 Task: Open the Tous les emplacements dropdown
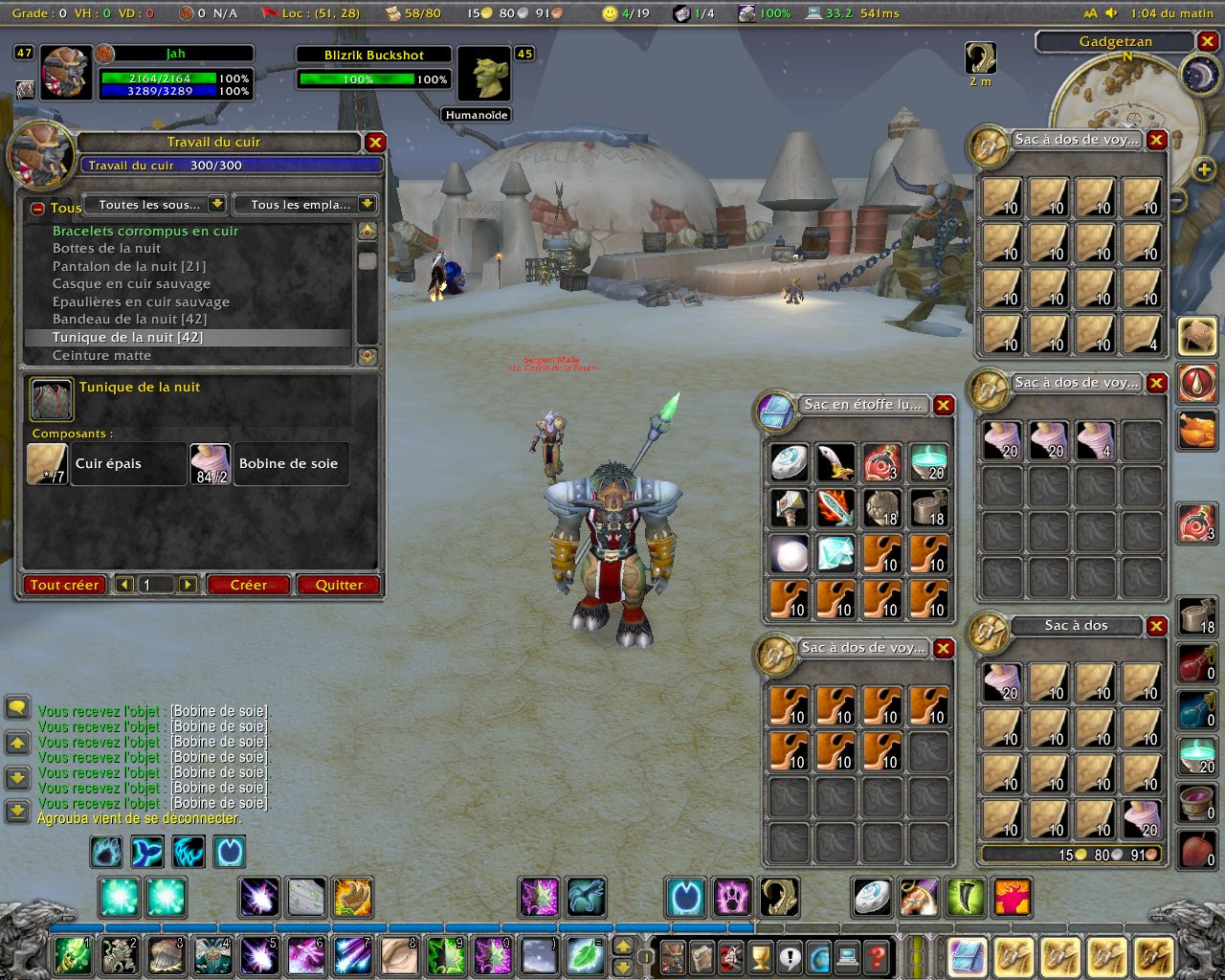[367, 204]
